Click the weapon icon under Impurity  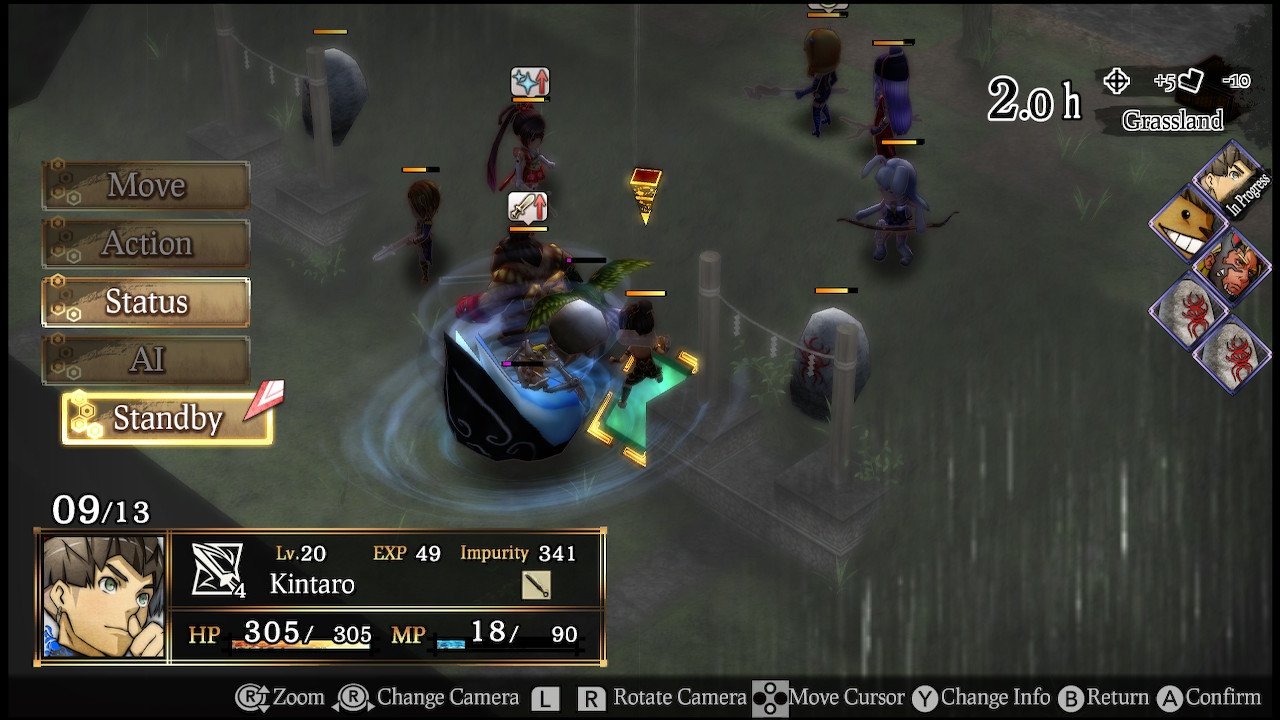[536, 585]
